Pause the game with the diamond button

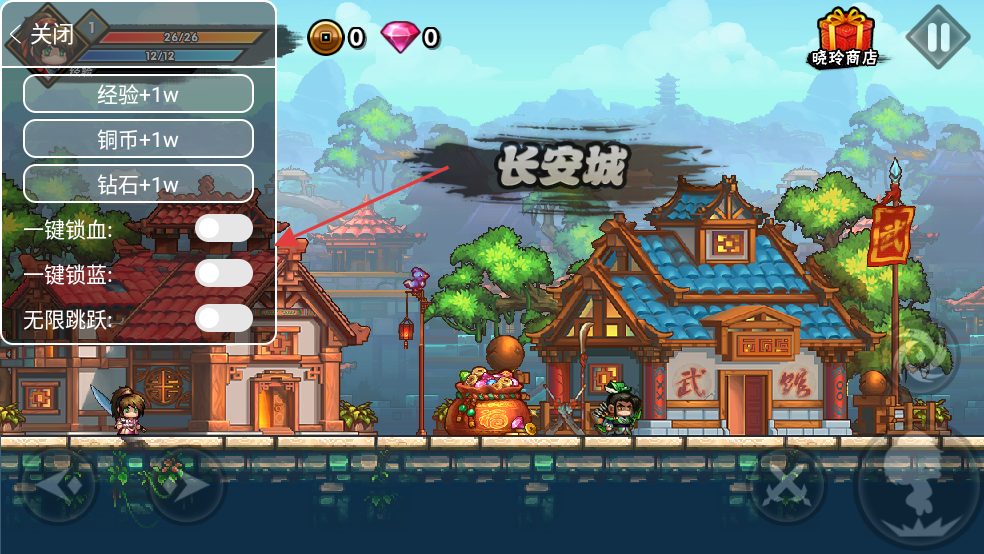(x=938, y=38)
